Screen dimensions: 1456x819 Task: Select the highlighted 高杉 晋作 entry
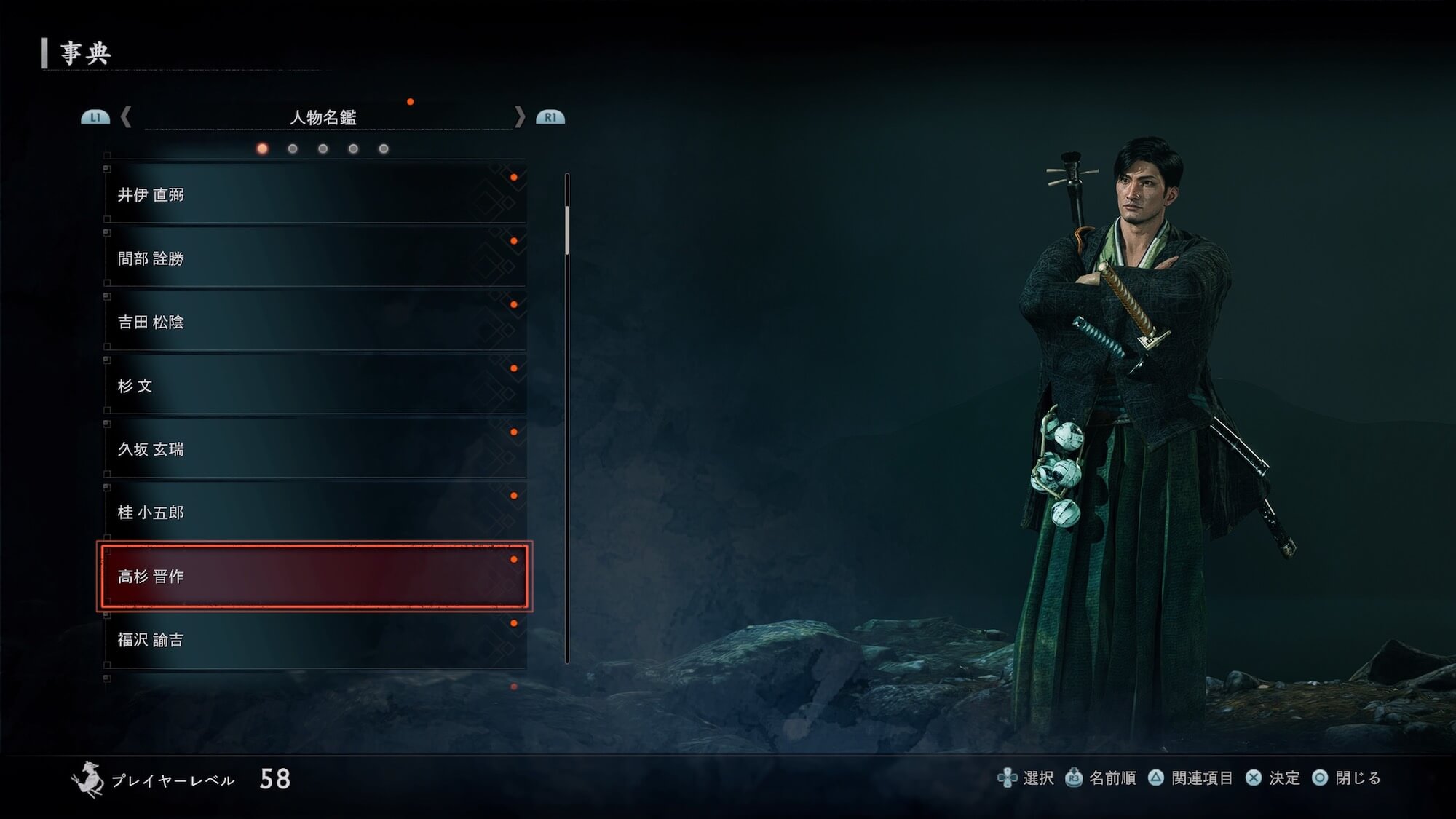pyautogui.click(x=314, y=576)
